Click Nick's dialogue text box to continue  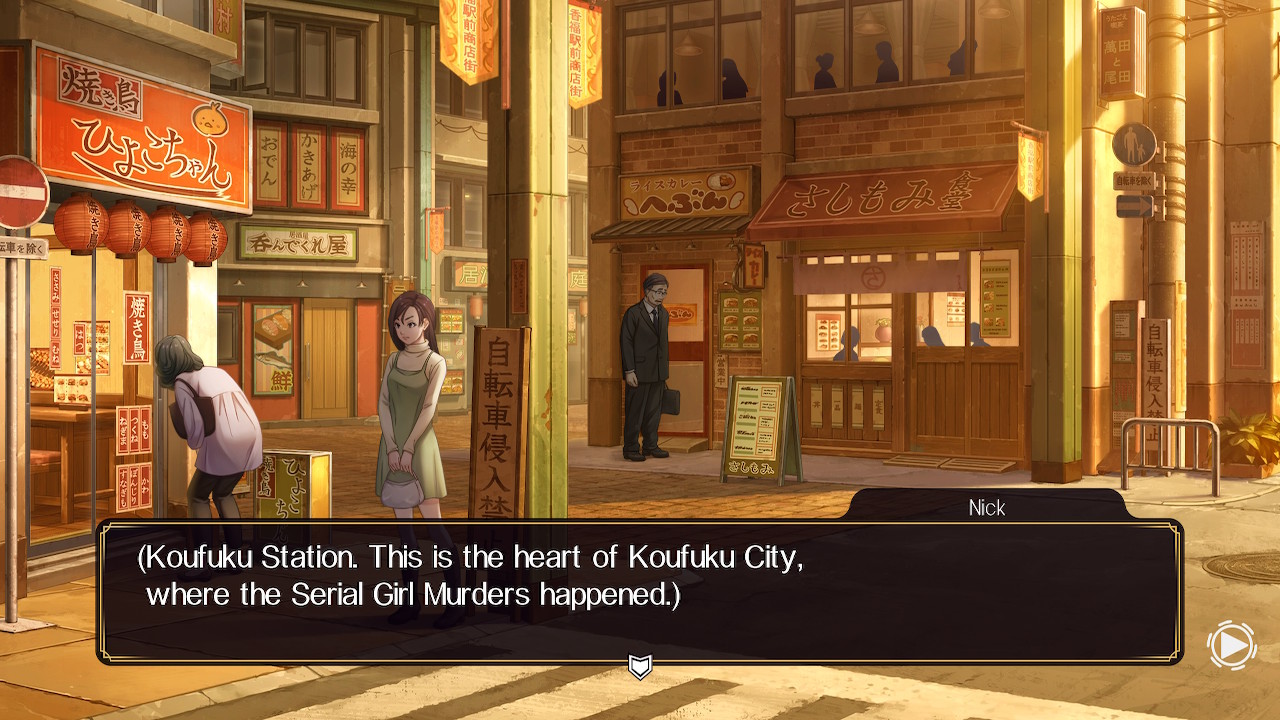click(640, 590)
